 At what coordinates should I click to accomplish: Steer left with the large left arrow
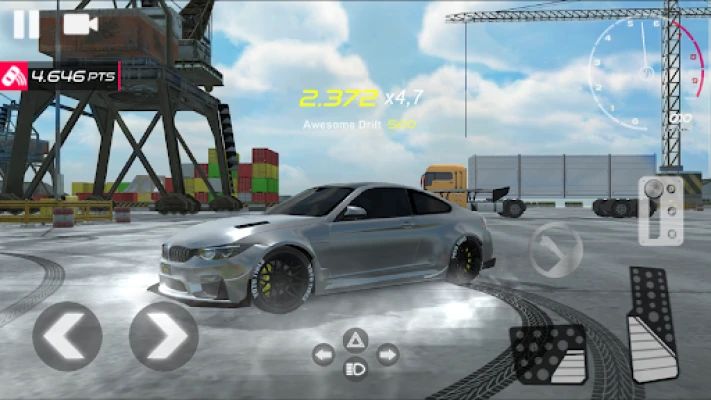(x=67, y=336)
